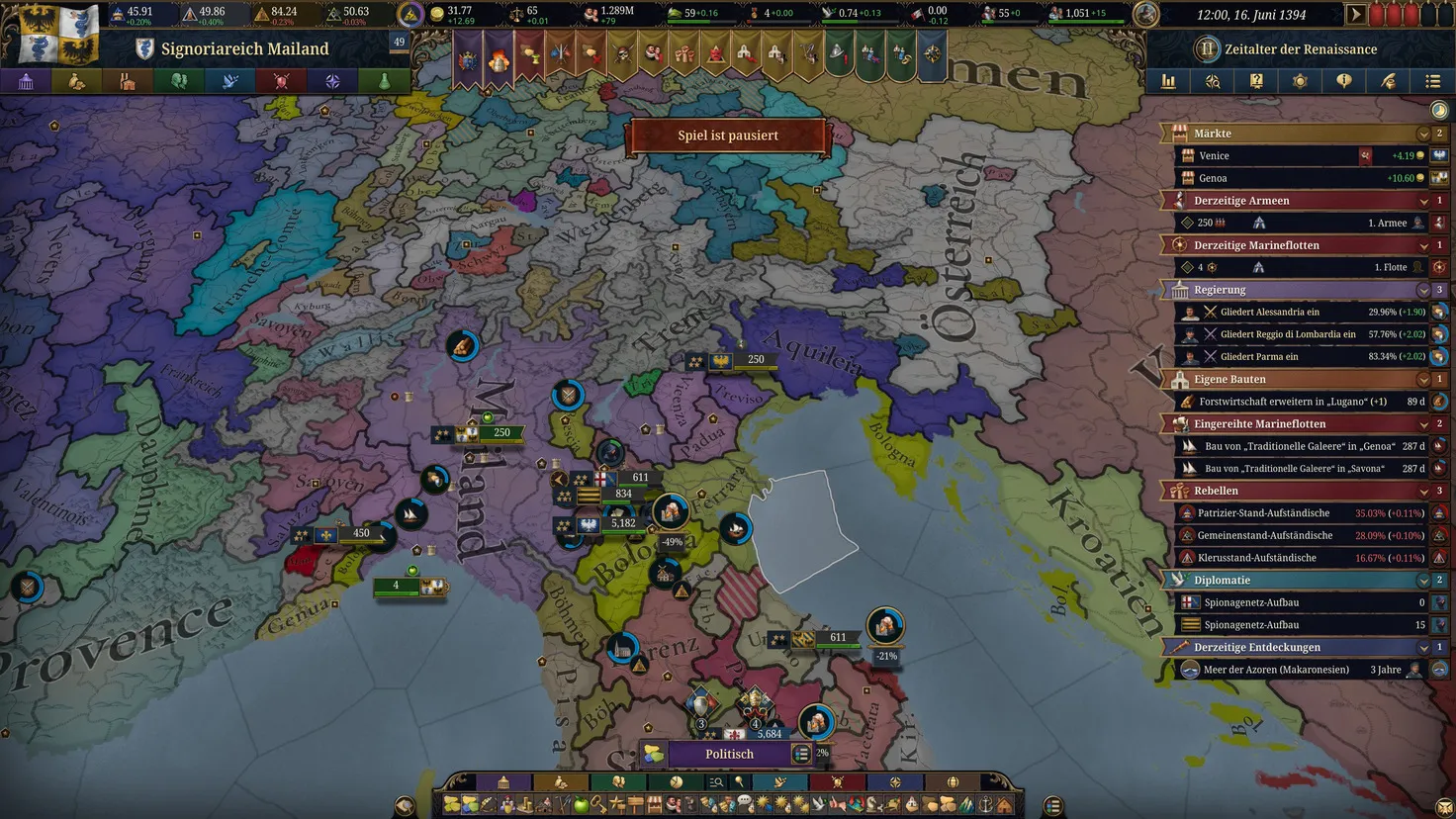
Task: Switch to the diplomacy dove tab
Action: 229,82
